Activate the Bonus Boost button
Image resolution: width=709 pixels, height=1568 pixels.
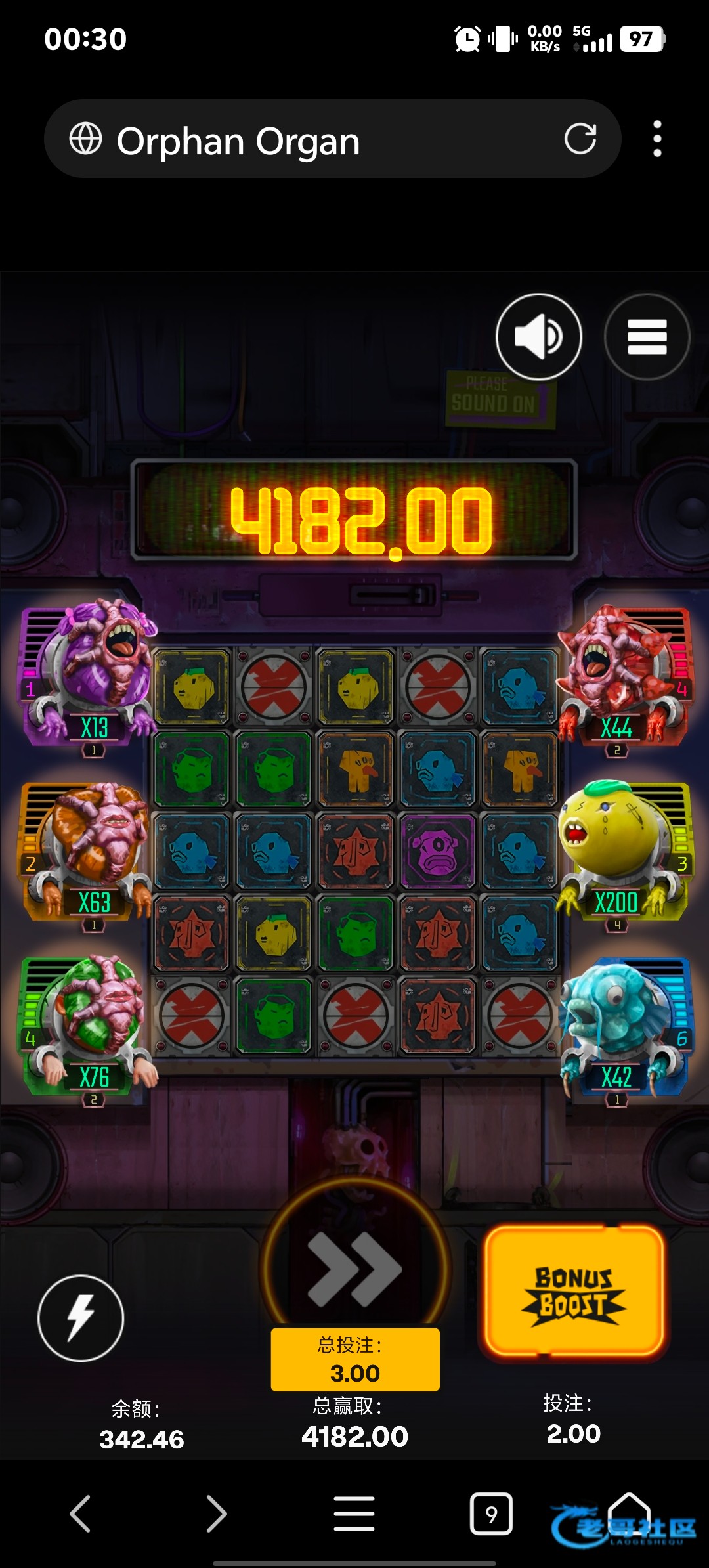point(574,1292)
